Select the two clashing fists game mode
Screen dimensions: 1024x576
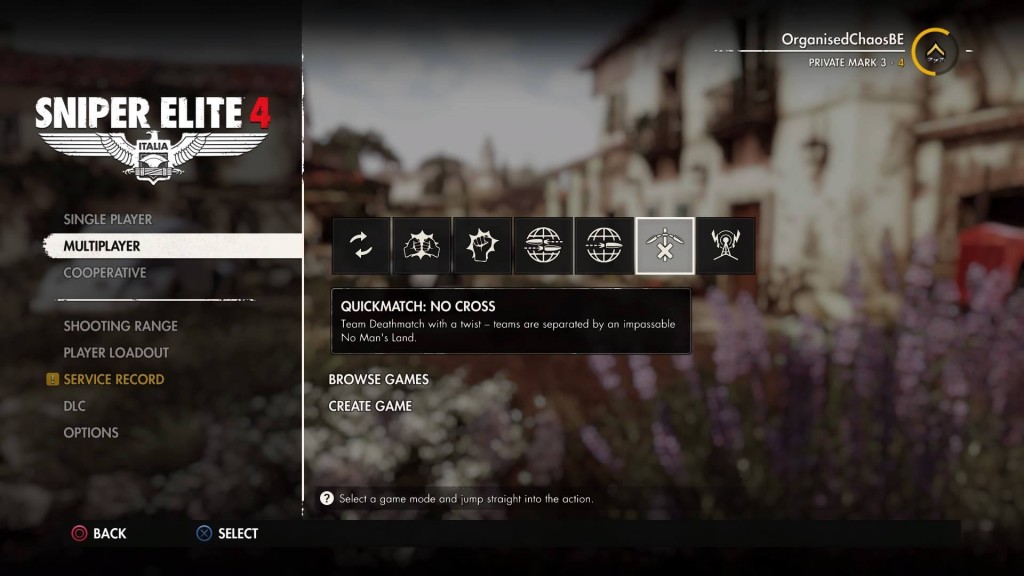tap(422, 246)
